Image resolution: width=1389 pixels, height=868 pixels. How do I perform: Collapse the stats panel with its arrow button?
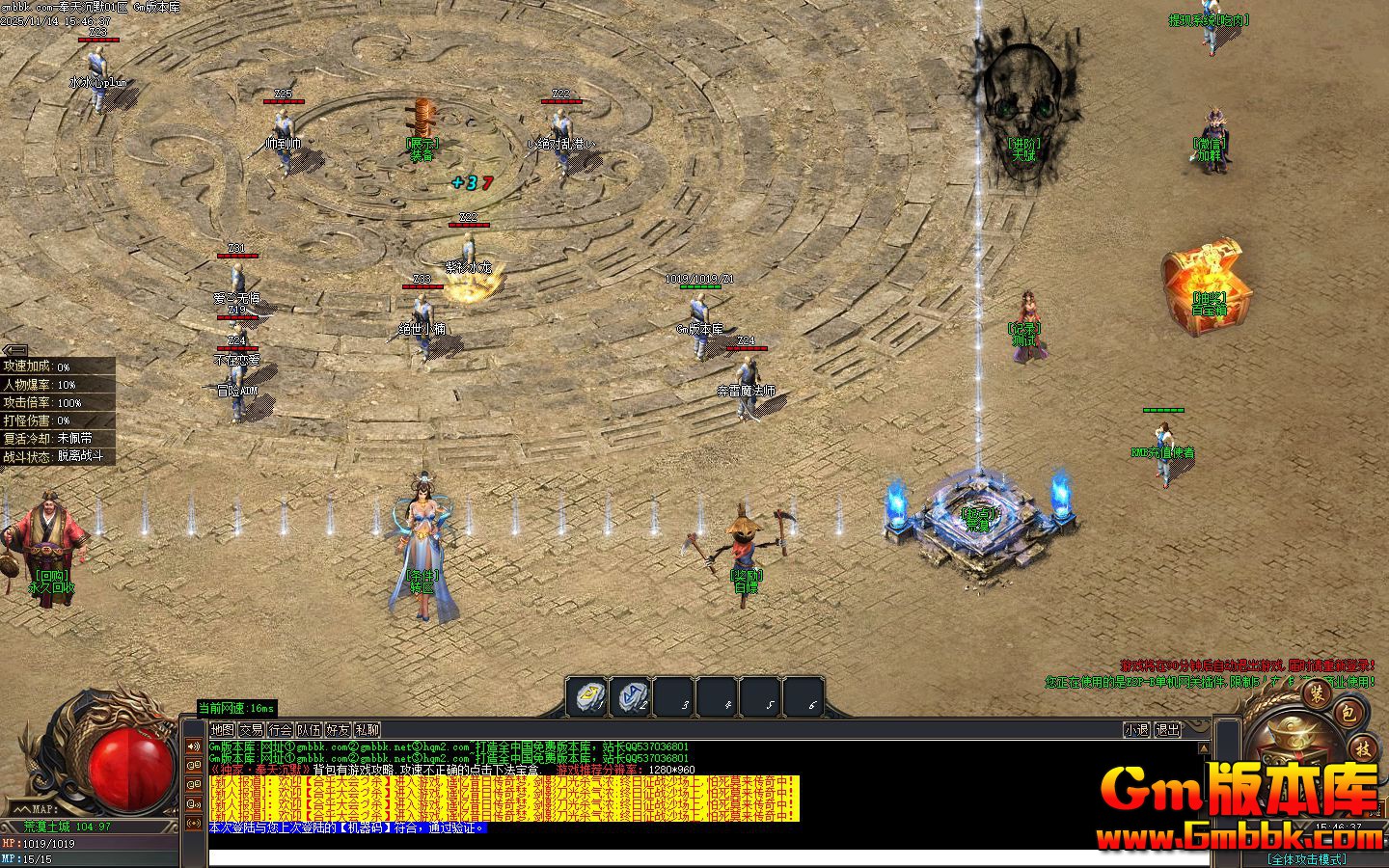click(16, 350)
